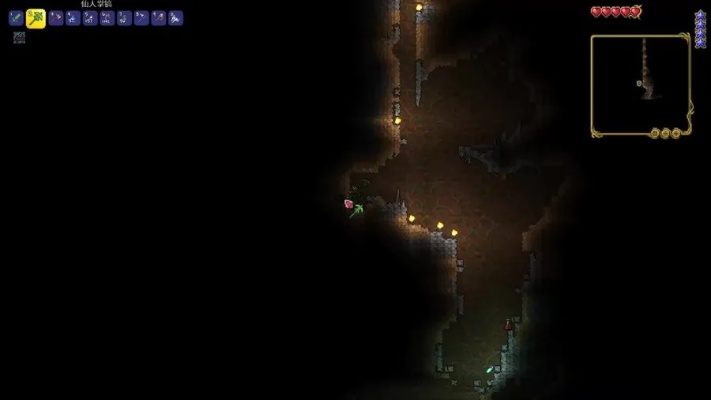Image resolution: width=711 pixels, height=400 pixels.
Task: Select the green sword in hotbar slot 1
Action: (x=15, y=18)
